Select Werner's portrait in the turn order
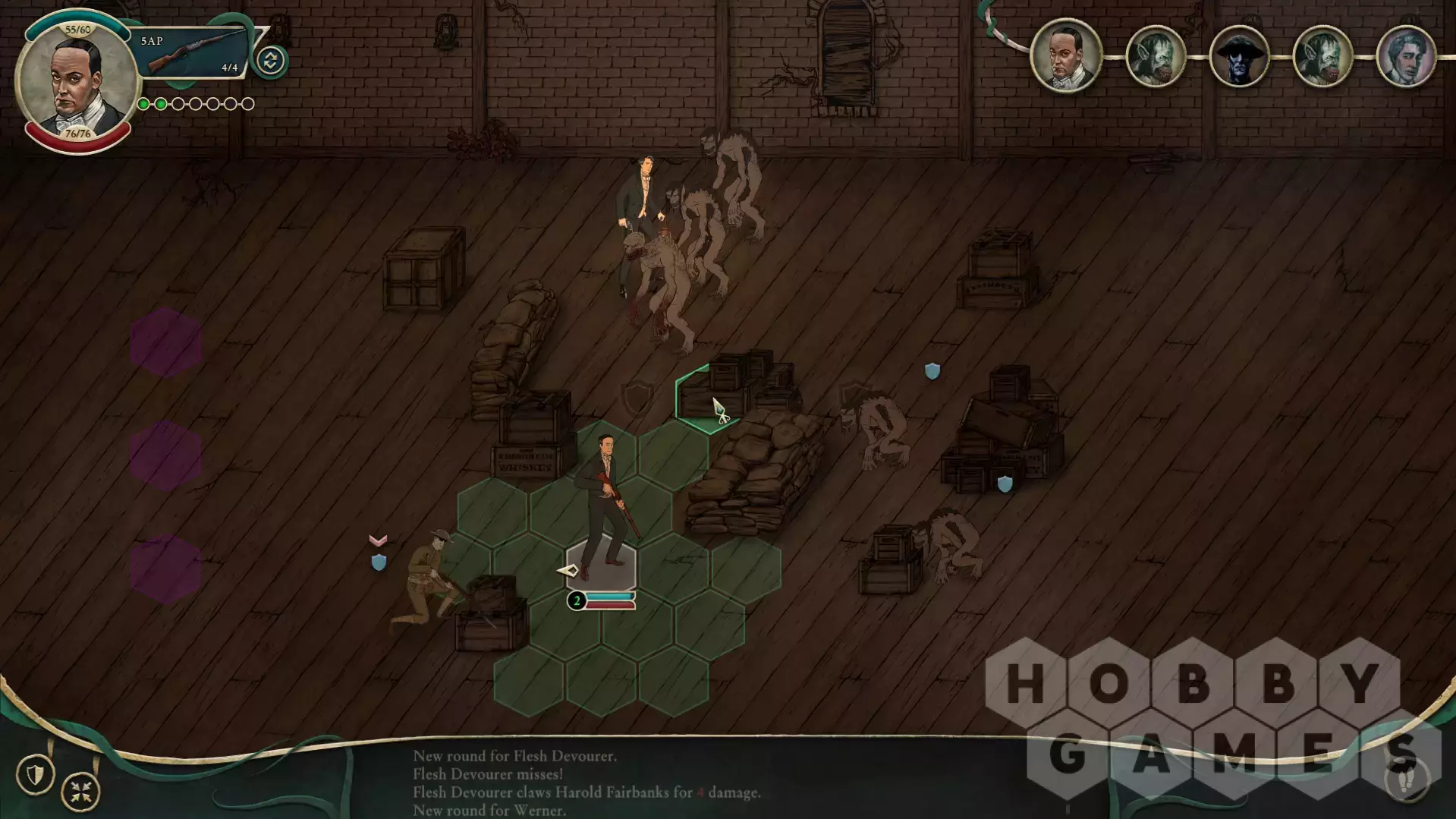 click(1066, 55)
